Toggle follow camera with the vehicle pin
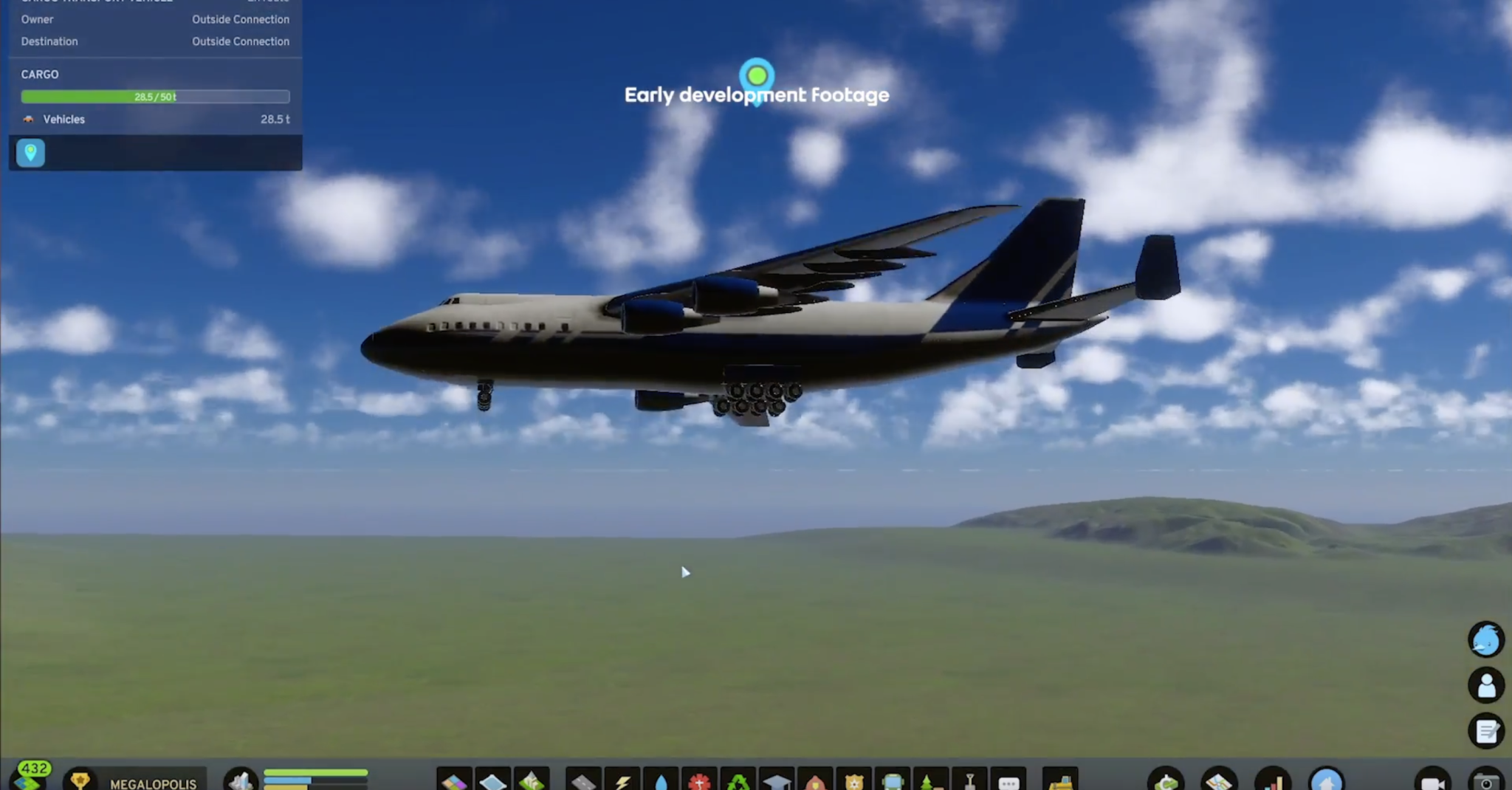 (x=30, y=154)
